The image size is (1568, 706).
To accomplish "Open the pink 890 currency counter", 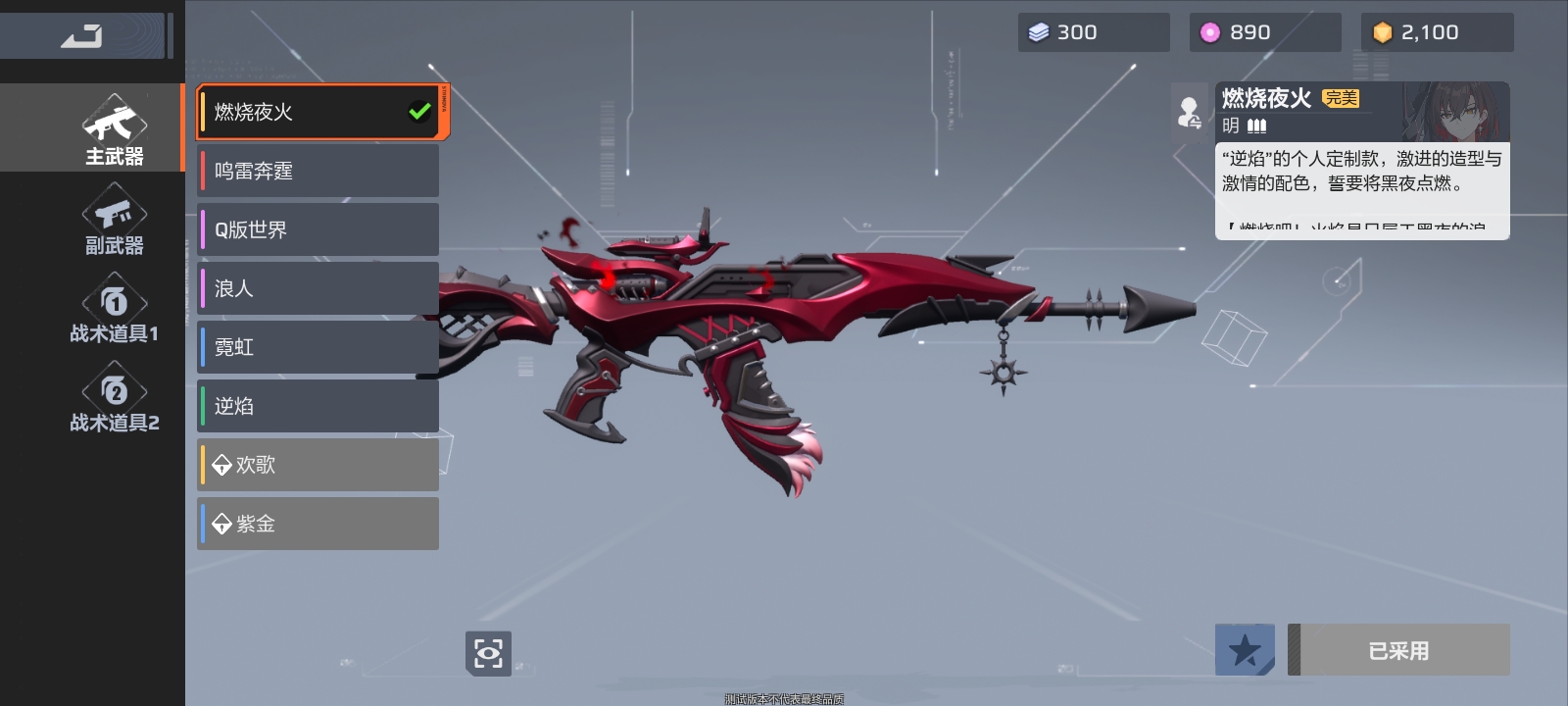I will 1264,32.
